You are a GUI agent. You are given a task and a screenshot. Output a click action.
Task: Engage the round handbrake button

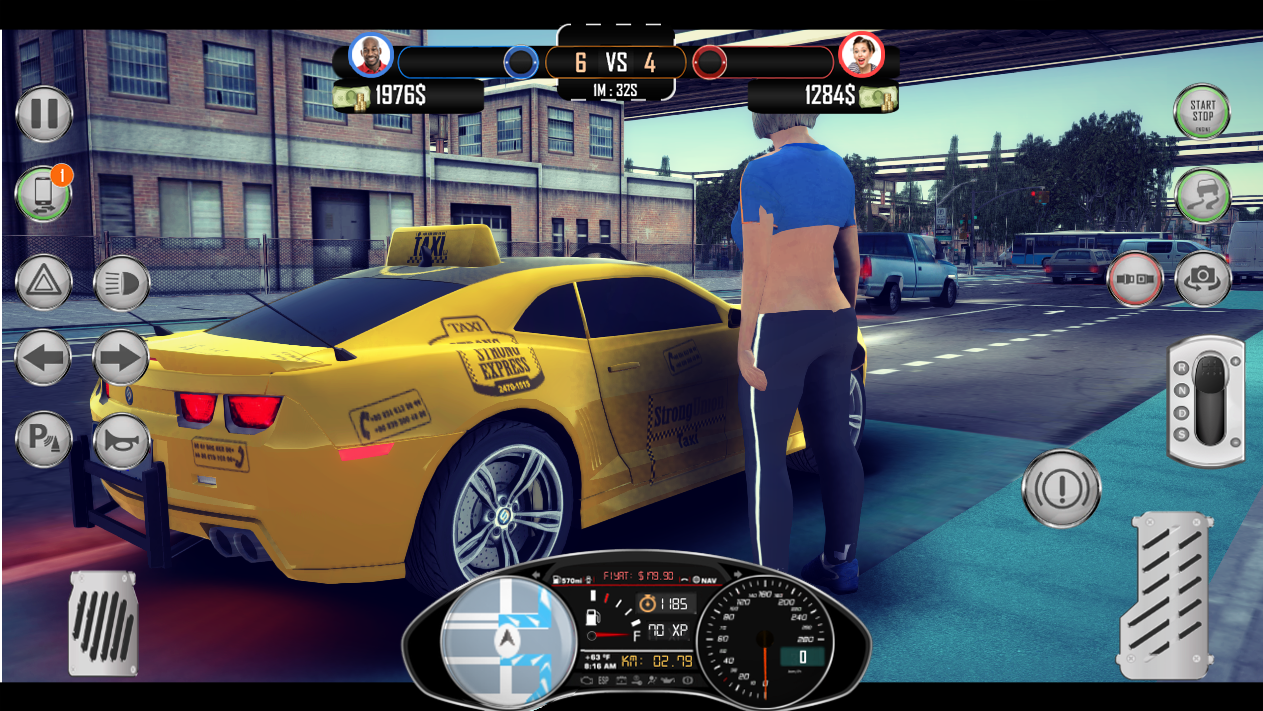(1061, 489)
